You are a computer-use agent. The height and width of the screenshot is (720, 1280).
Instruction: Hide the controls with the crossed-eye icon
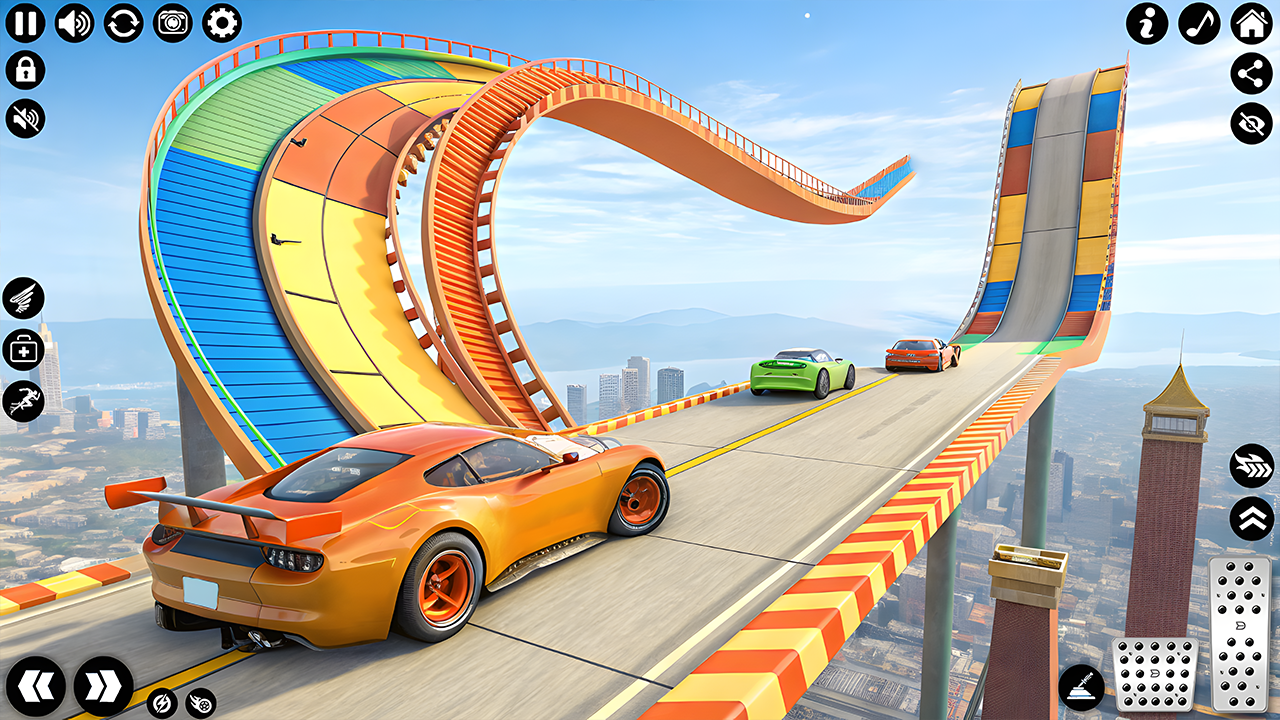(x=1251, y=123)
